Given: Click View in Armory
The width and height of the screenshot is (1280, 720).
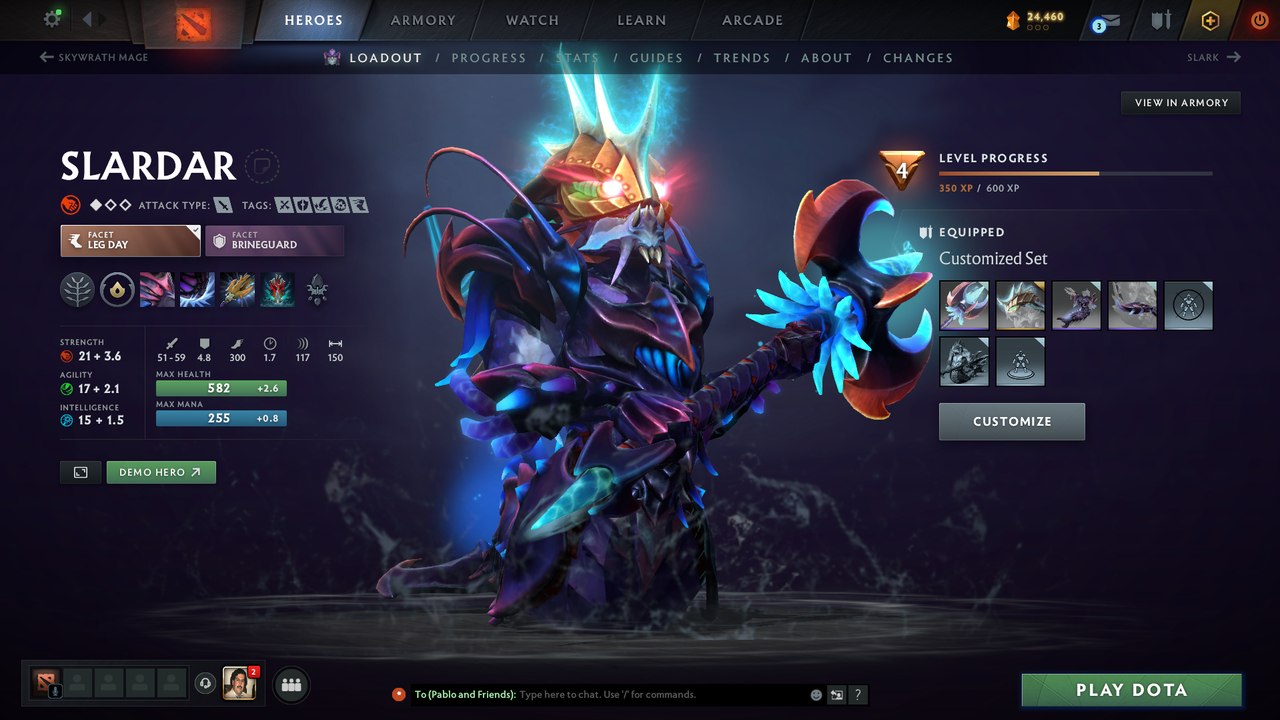Looking at the screenshot, I should (1180, 102).
